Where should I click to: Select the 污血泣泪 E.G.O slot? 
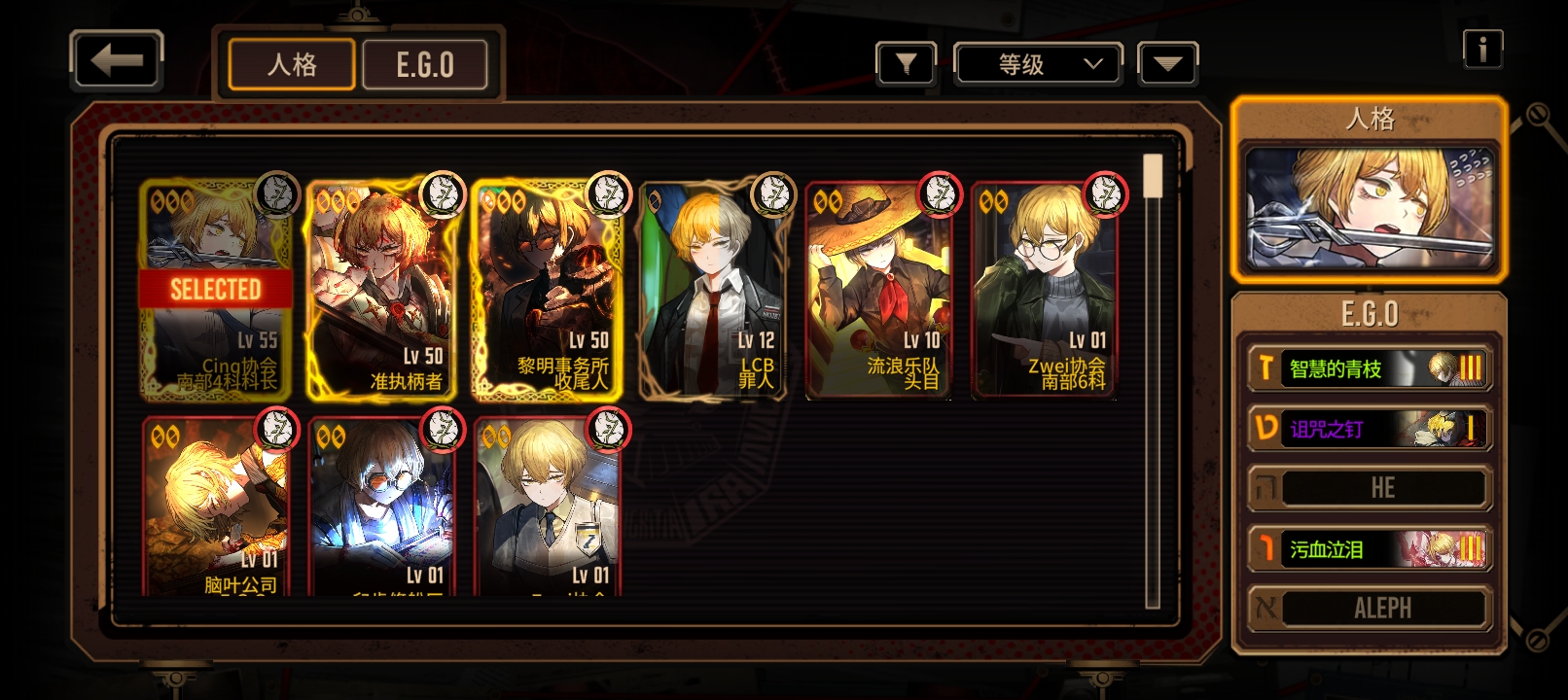click(1370, 549)
